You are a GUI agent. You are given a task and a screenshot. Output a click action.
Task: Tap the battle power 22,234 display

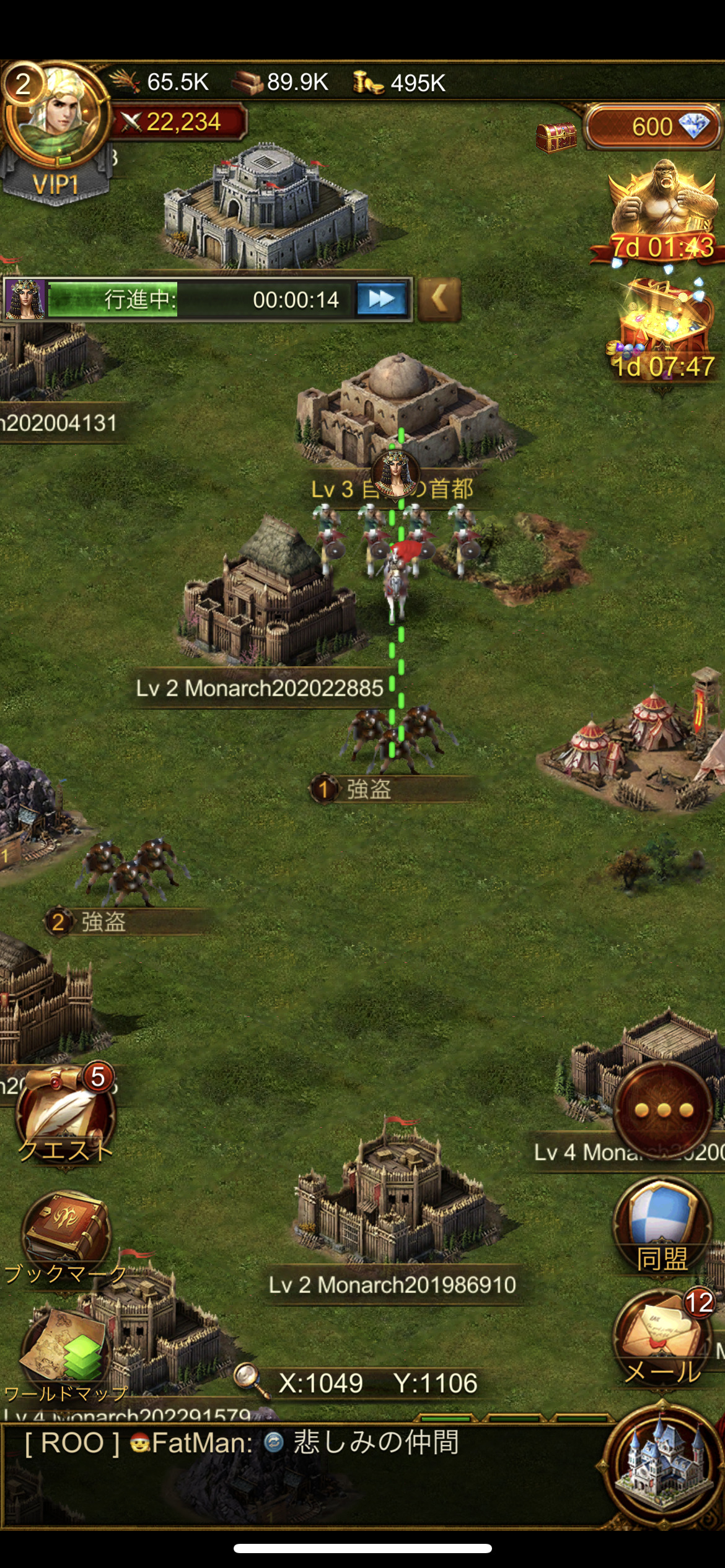click(180, 122)
